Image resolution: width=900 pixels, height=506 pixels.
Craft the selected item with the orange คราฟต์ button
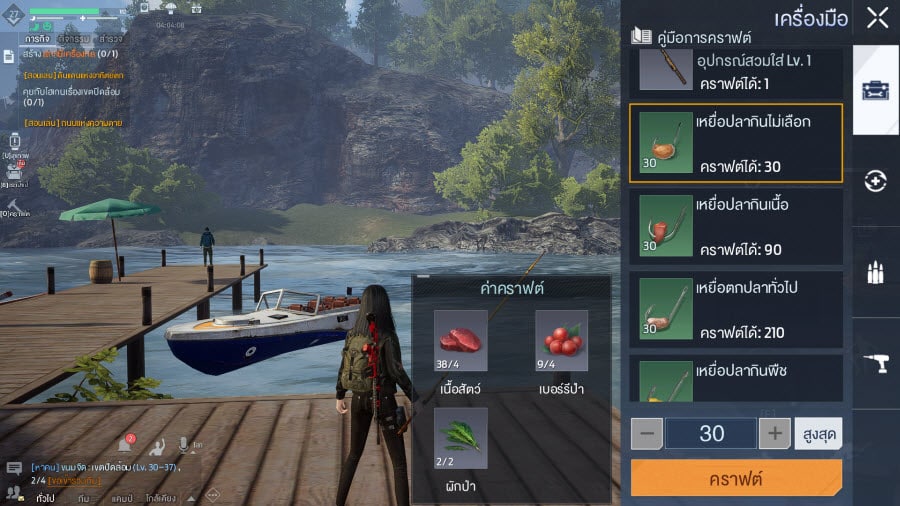tap(736, 478)
